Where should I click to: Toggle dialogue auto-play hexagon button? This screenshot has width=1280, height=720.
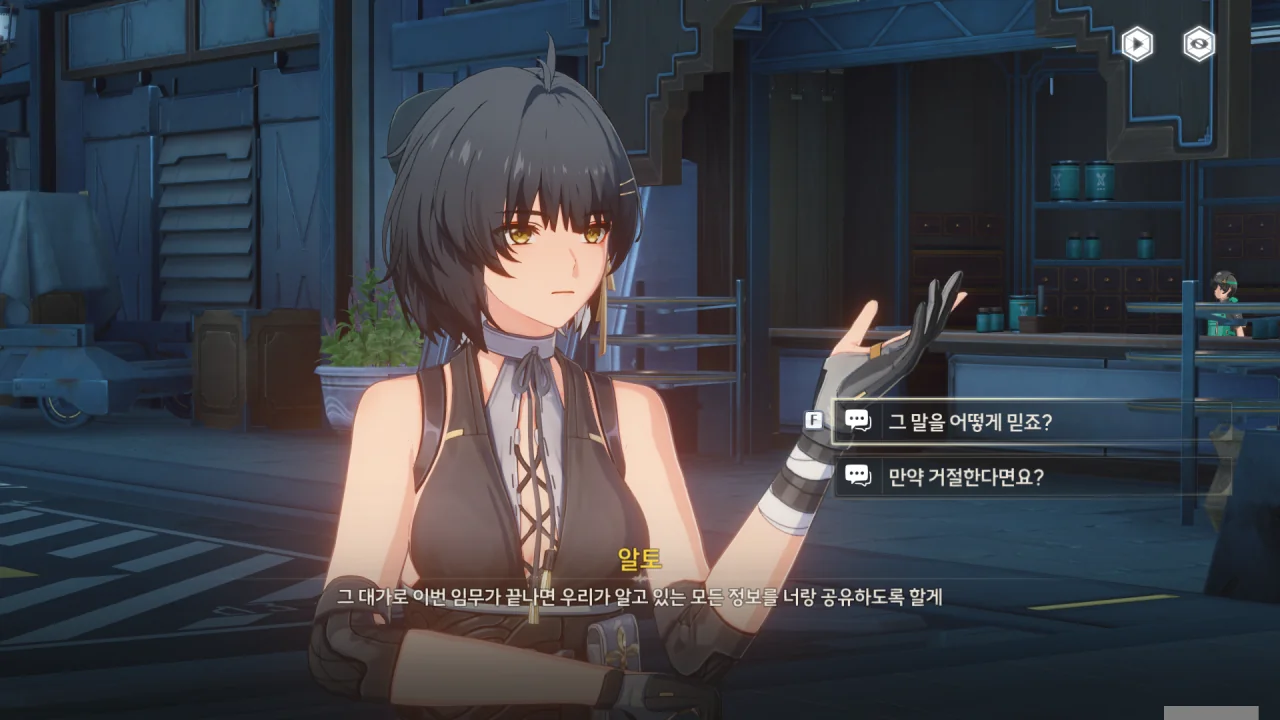tap(1137, 44)
